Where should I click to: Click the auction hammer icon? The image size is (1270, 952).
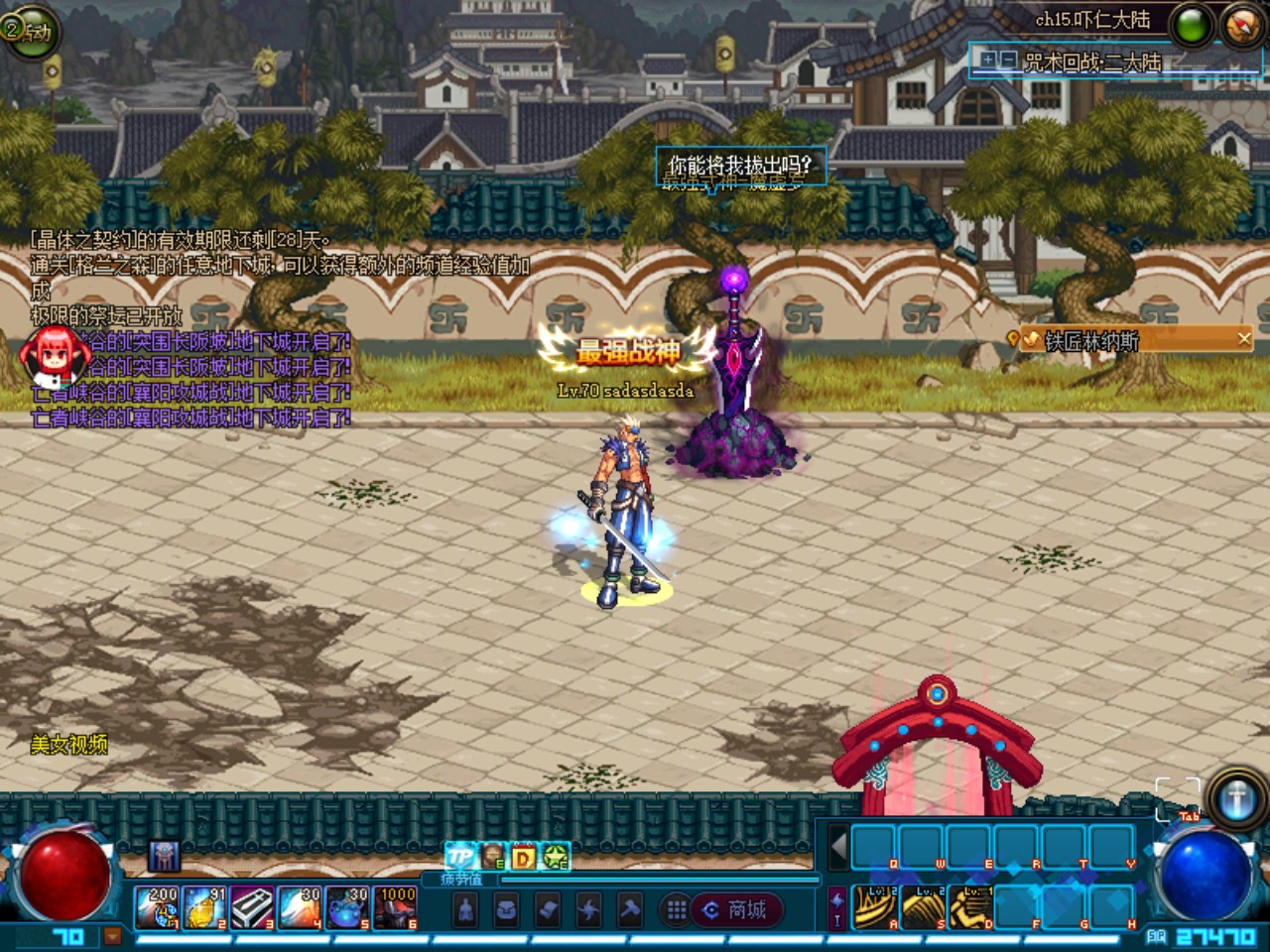click(x=629, y=908)
